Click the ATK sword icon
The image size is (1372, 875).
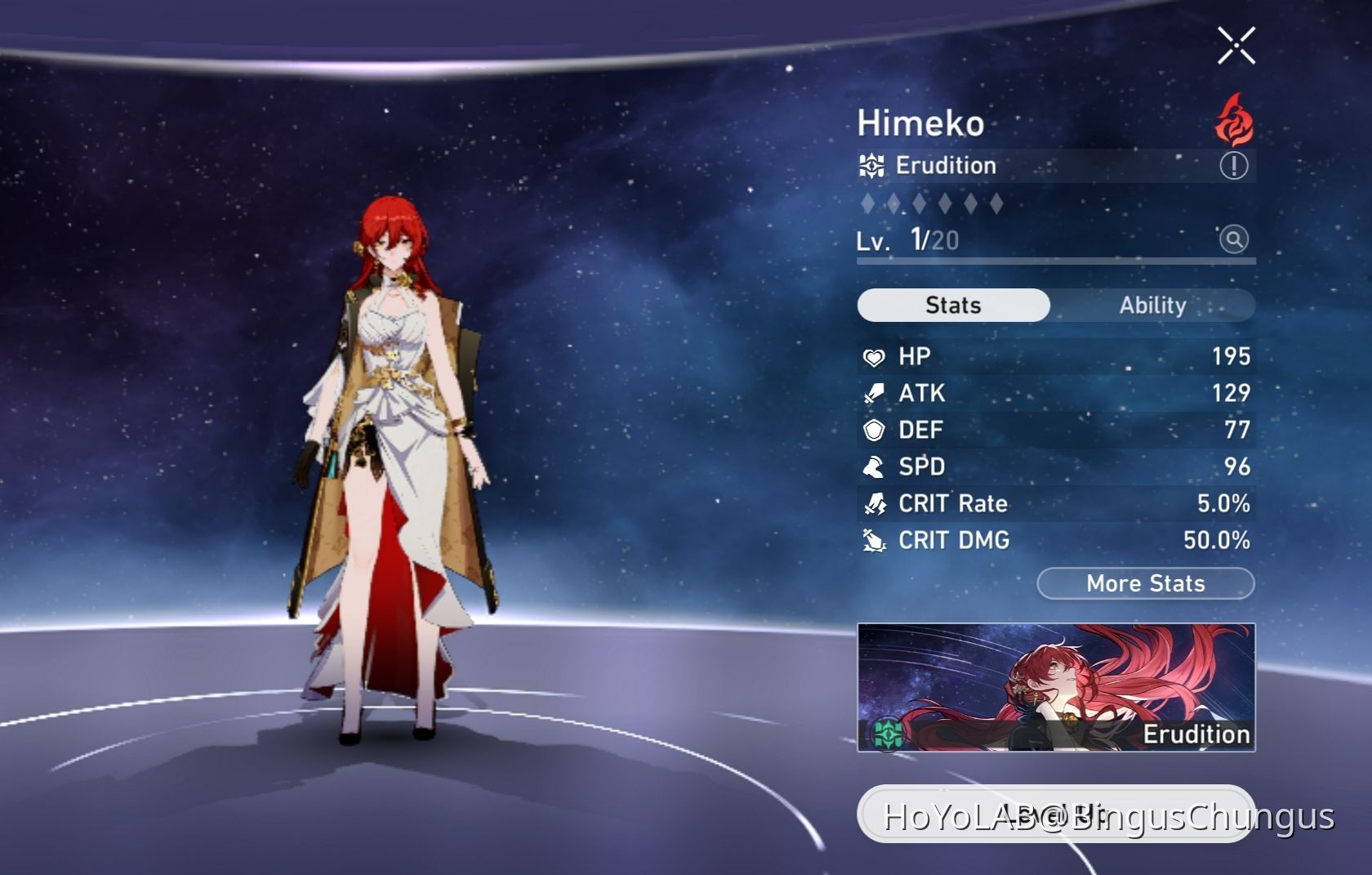pos(874,394)
